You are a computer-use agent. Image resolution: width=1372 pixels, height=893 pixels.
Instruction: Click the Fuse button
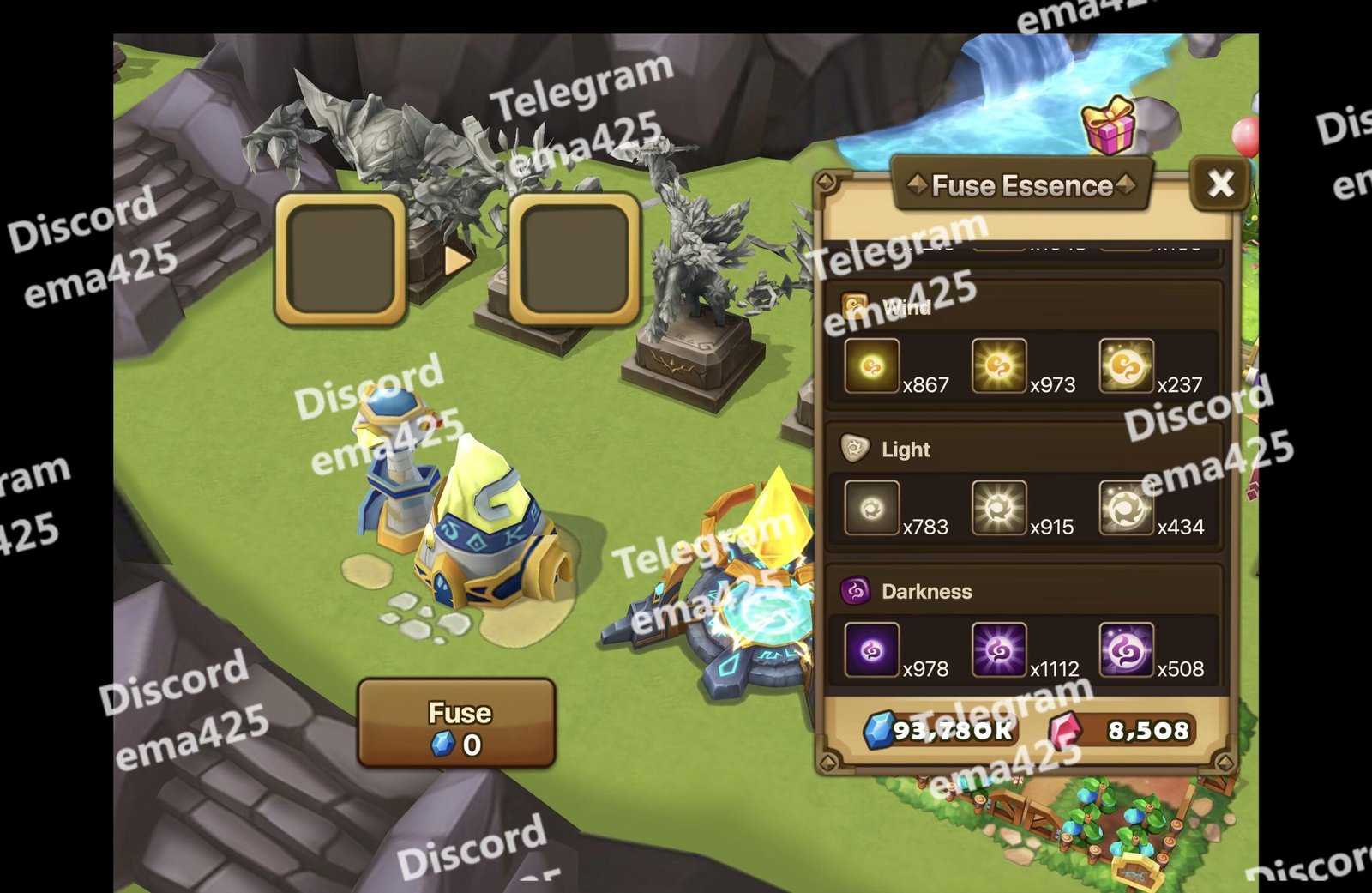456,724
